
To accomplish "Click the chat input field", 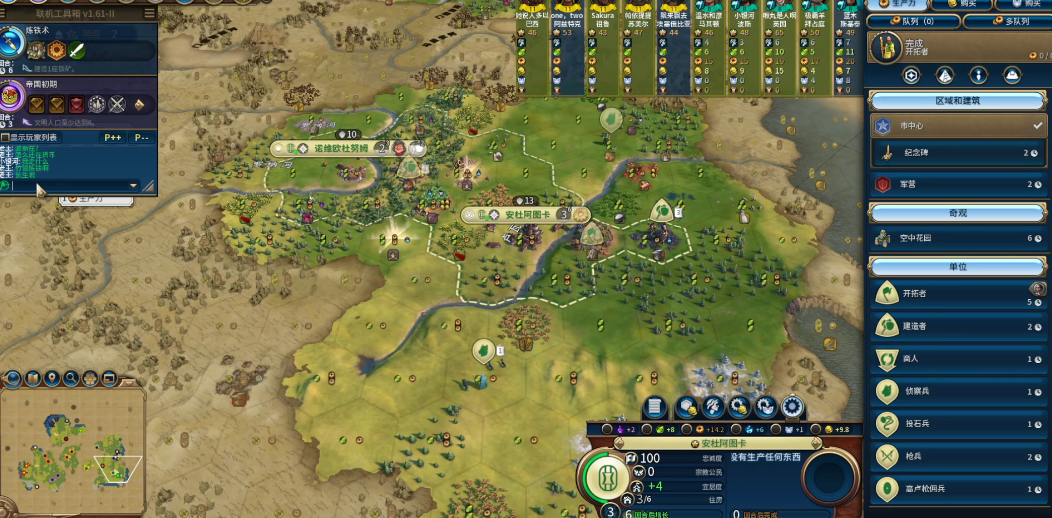I will point(70,185).
